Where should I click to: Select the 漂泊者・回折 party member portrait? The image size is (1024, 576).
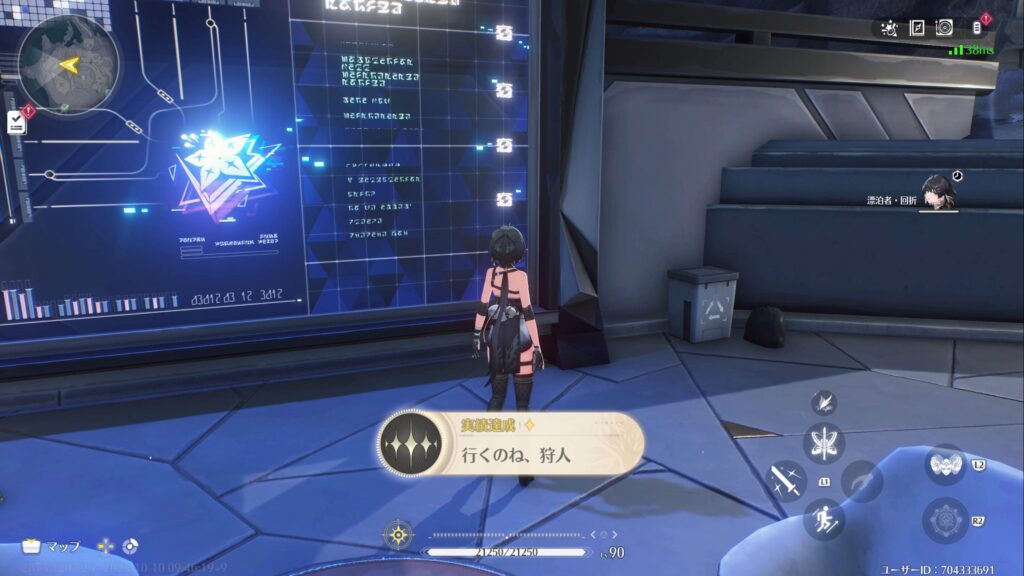tap(938, 191)
